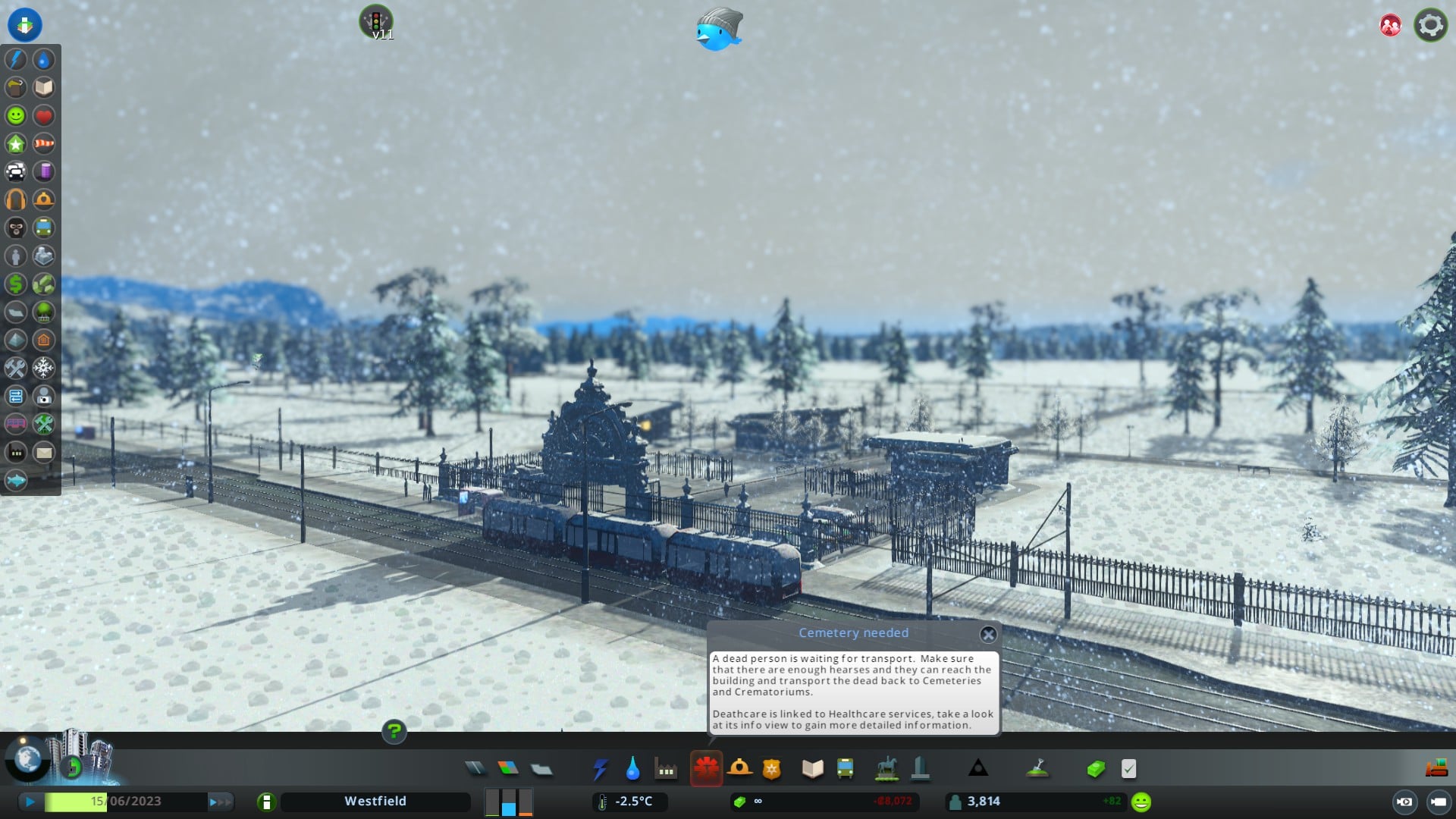Open the Healthcare build menu
1456x819 pixels.
click(706, 769)
